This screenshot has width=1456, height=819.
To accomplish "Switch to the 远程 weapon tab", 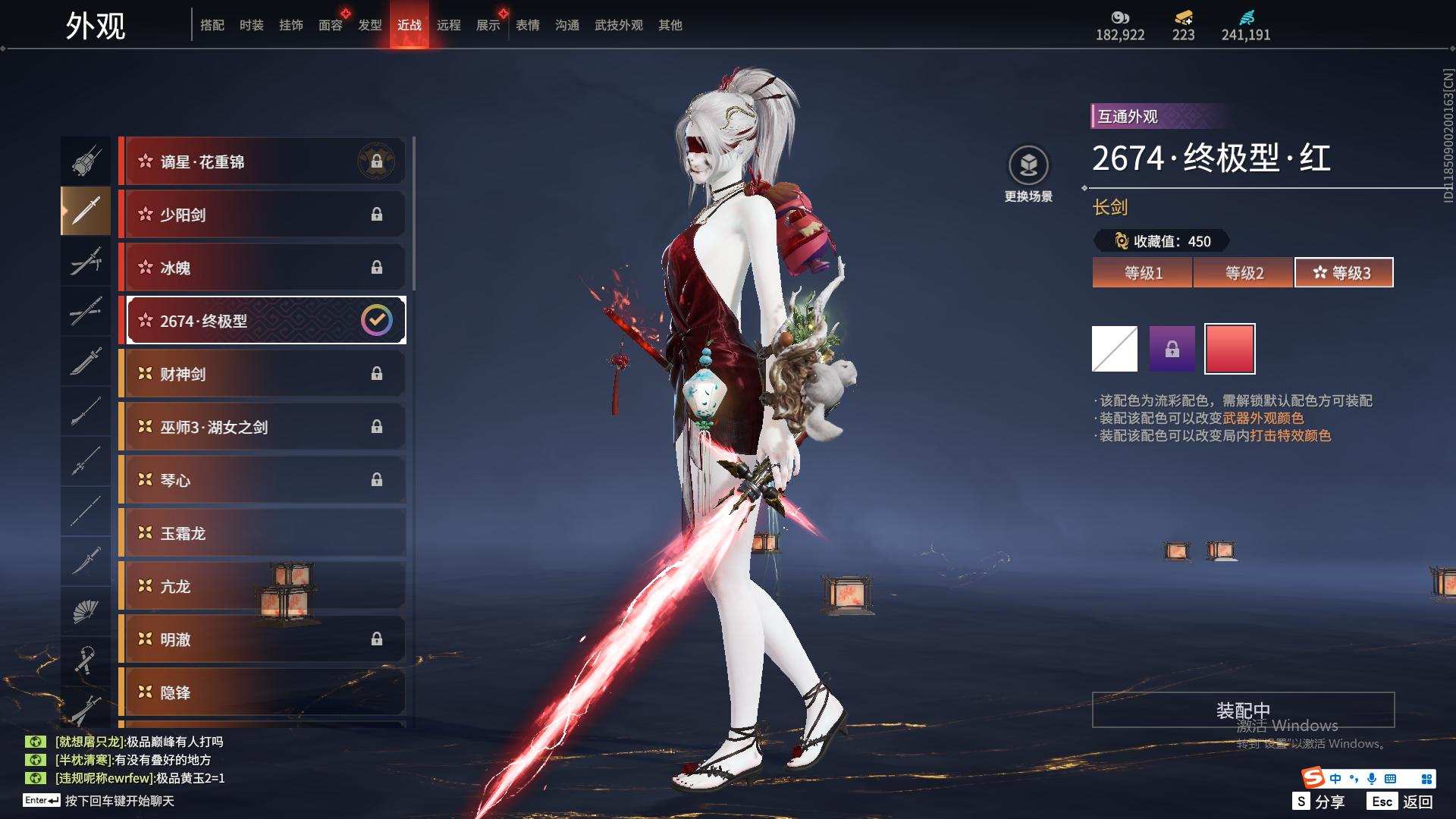I will pyautogui.click(x=449, y=25).
